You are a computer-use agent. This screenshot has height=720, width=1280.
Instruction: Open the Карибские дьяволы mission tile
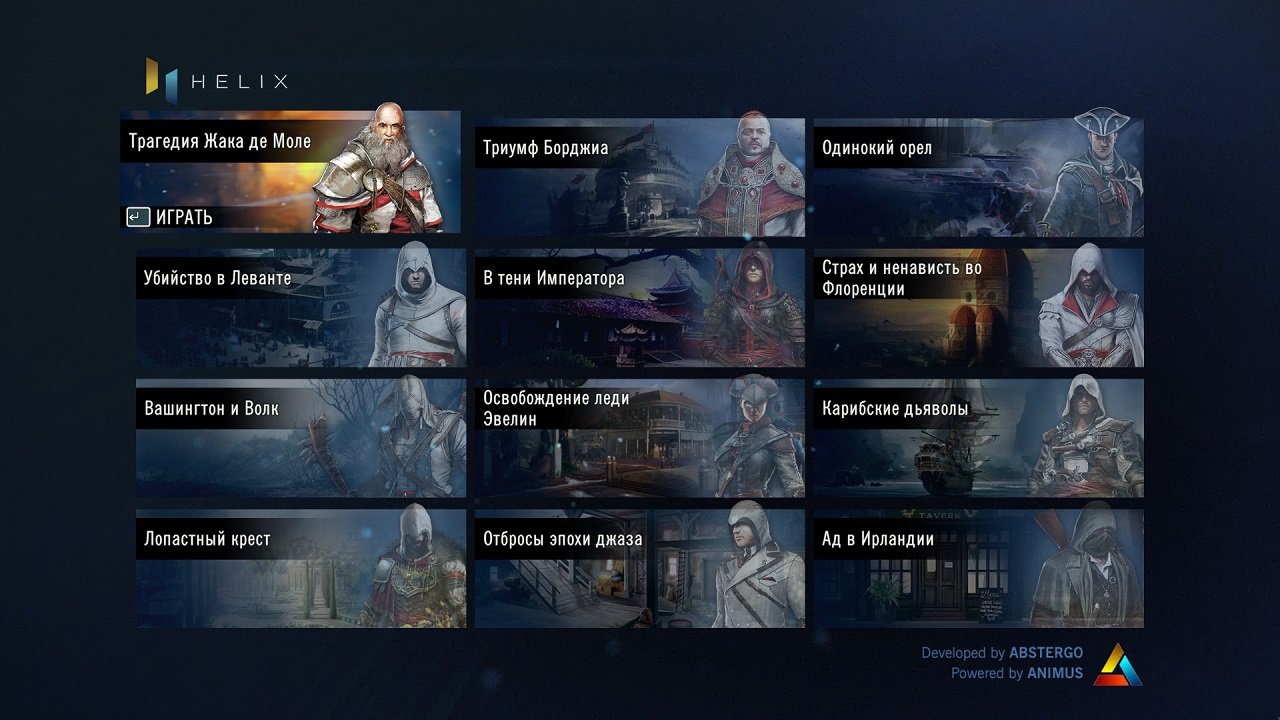tap(978, 438)
